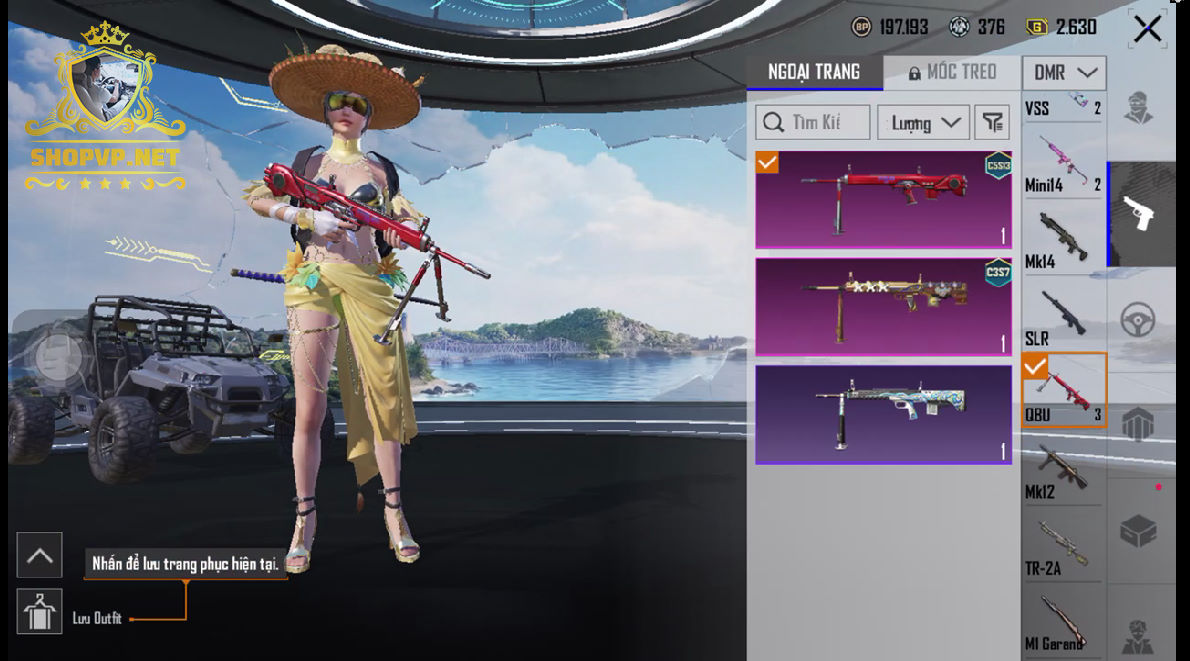Pick the white and blue QBU skin

click(x=883, y=414)
